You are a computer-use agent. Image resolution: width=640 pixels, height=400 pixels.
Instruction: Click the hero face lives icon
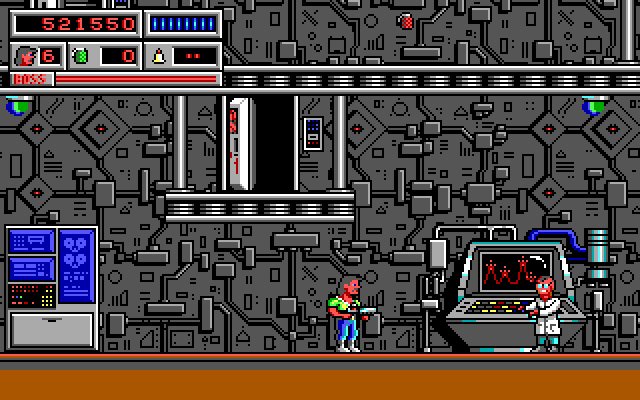(x=26, y=55)
